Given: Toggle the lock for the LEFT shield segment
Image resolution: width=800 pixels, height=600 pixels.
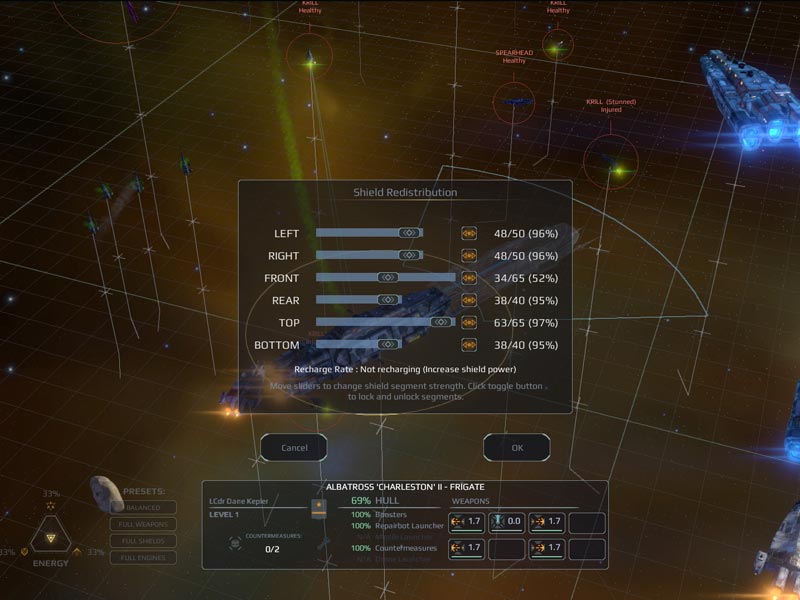Looking at the screenshot, I should [469, 233].
